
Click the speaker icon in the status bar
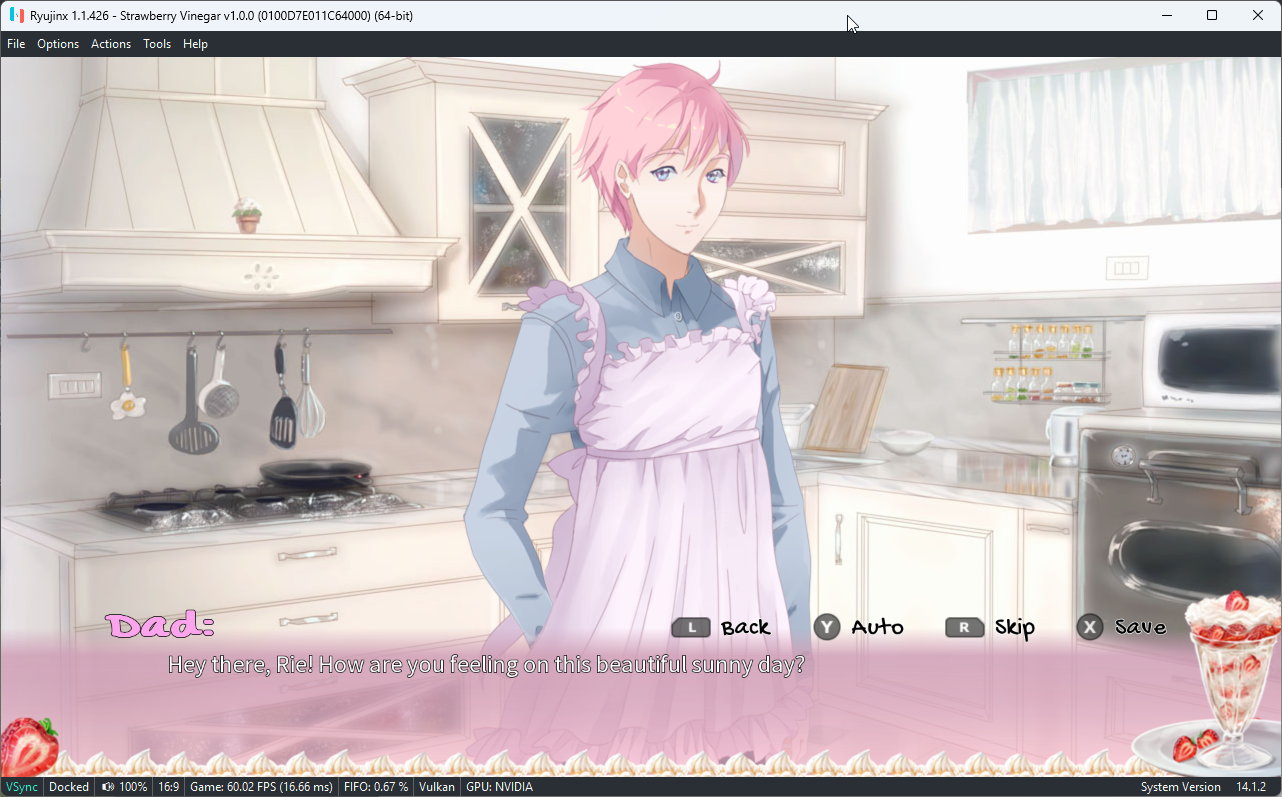[x=106, y=786]
